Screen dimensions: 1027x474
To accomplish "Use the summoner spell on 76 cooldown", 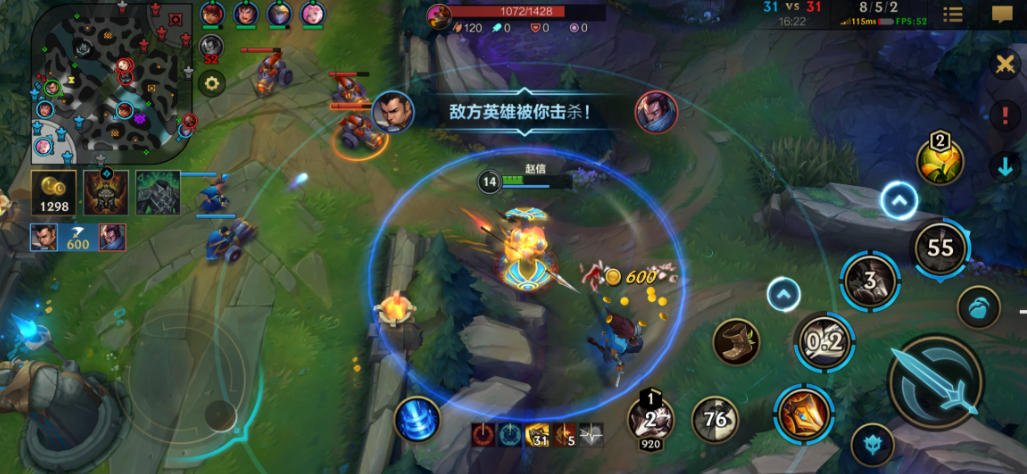I will [x=716, y=419].
